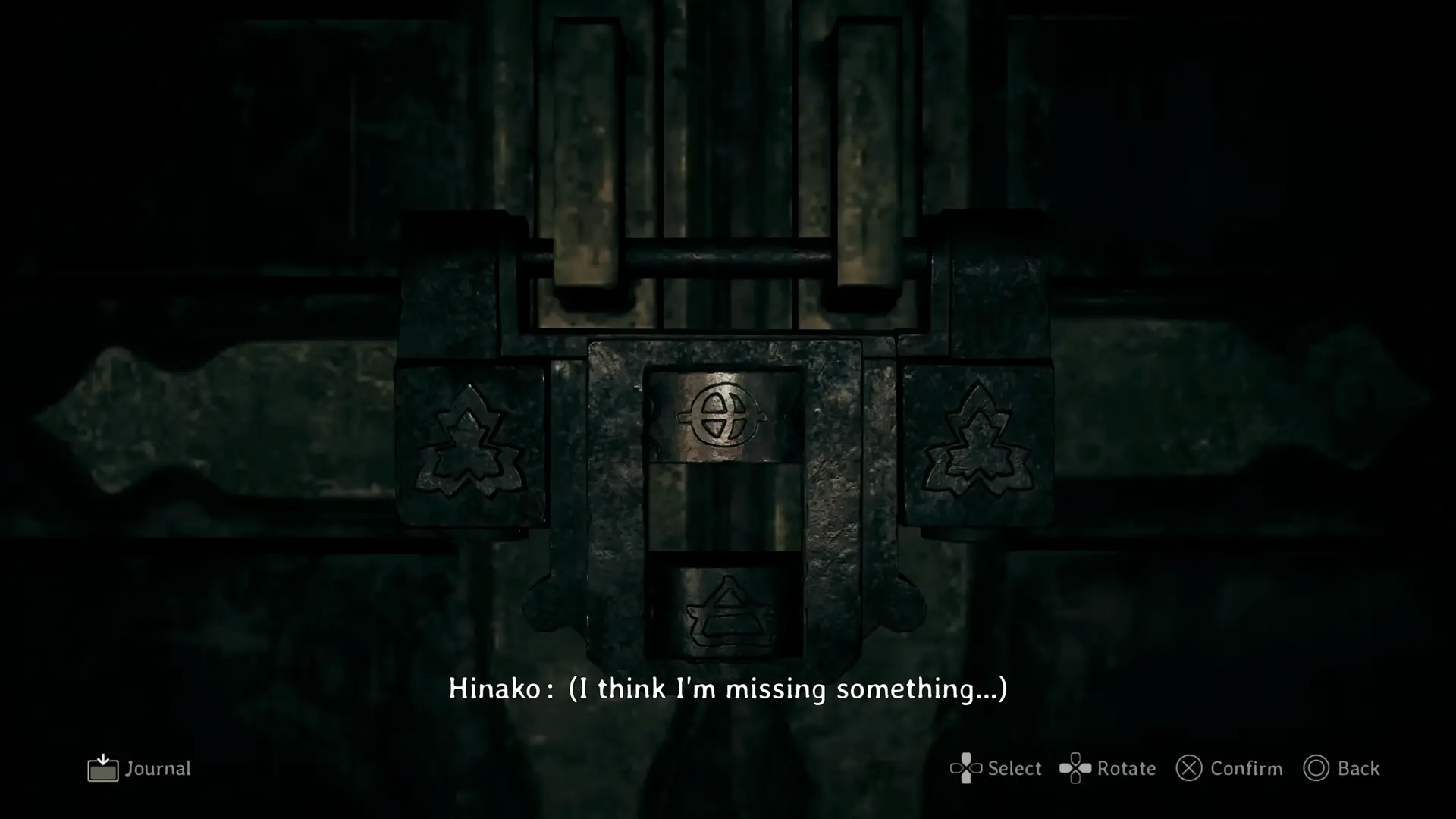Click the Select d-pad icon

[967, 768]
